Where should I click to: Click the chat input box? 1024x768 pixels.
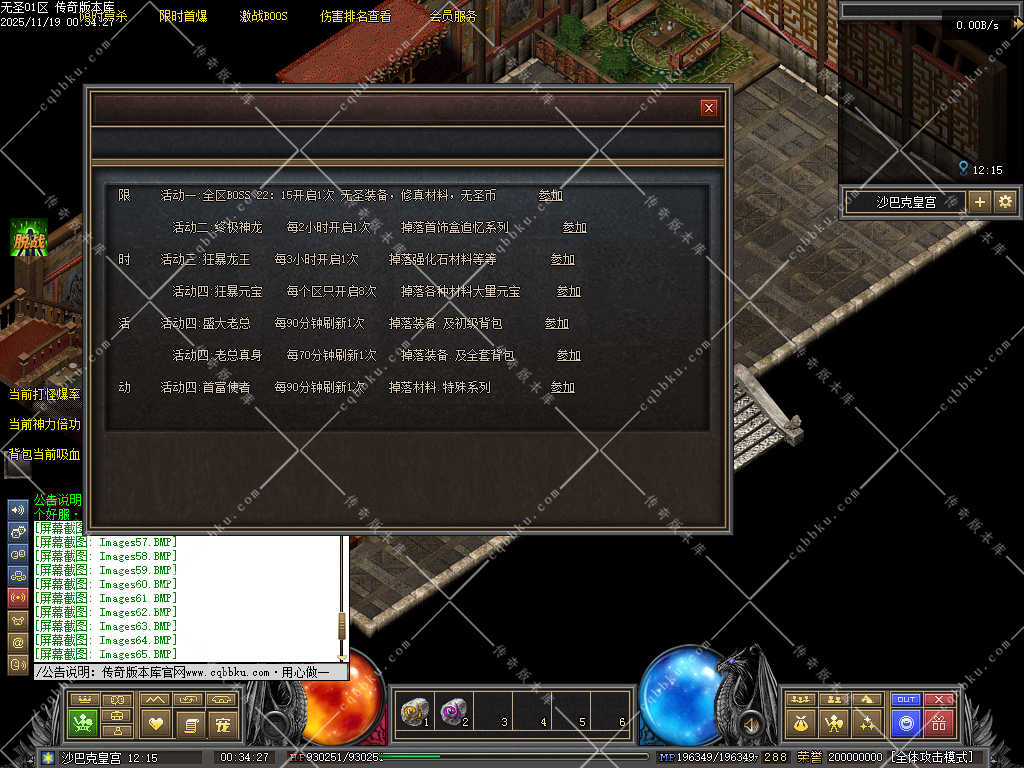point(190,673)
